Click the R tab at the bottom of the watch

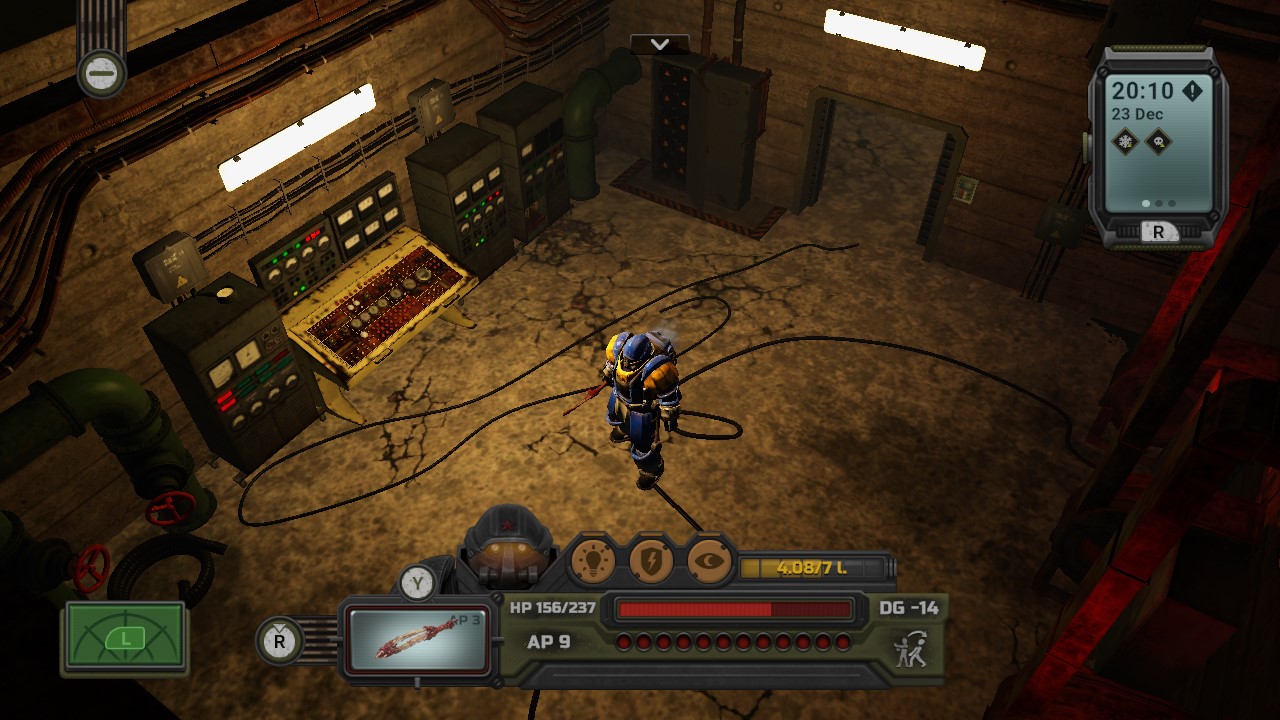point(1159,232)
